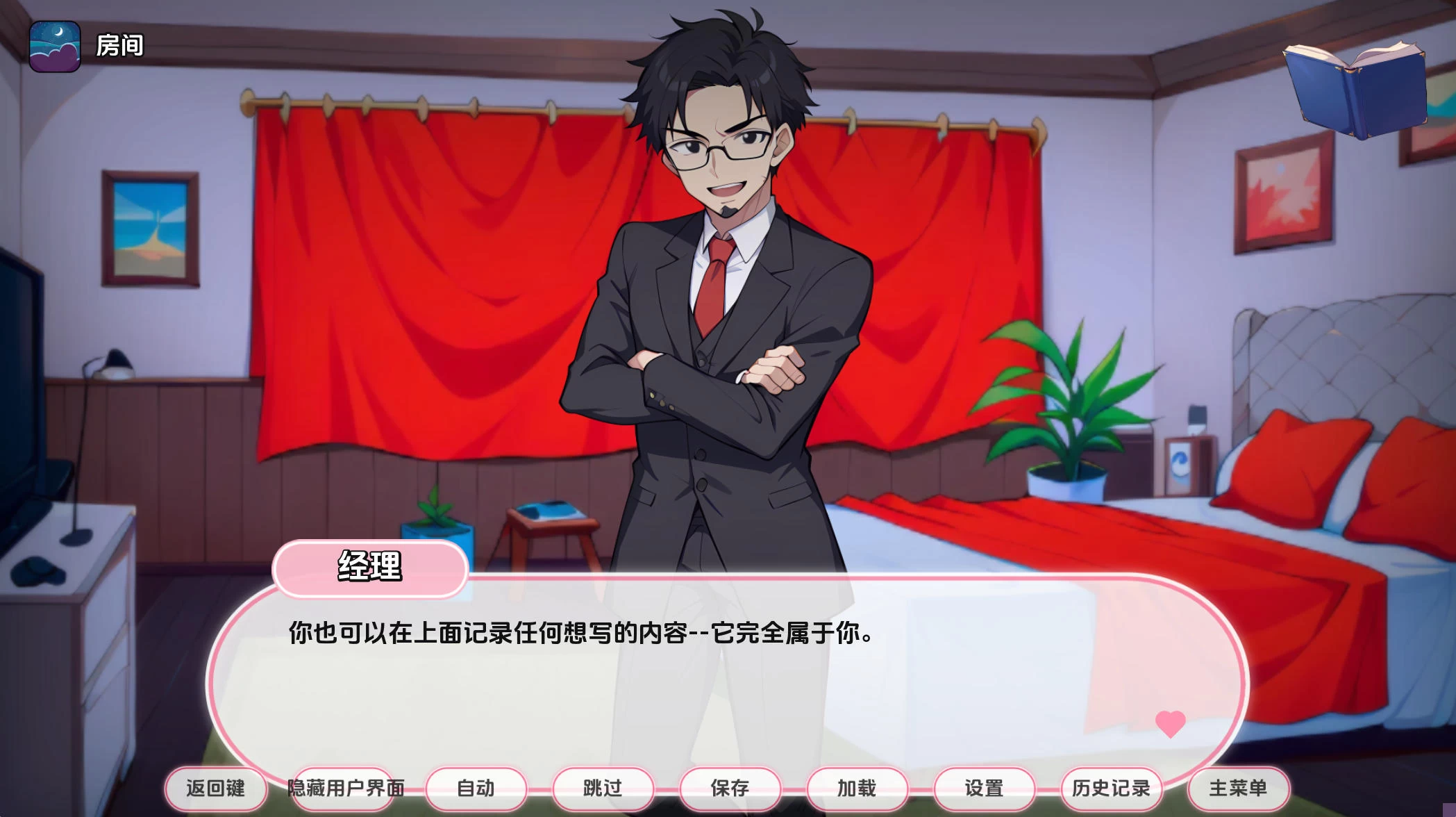The width and height of the screenshot is (1456, 817).
Task: Open the 设置 settings screen
Action: point(984,789)
